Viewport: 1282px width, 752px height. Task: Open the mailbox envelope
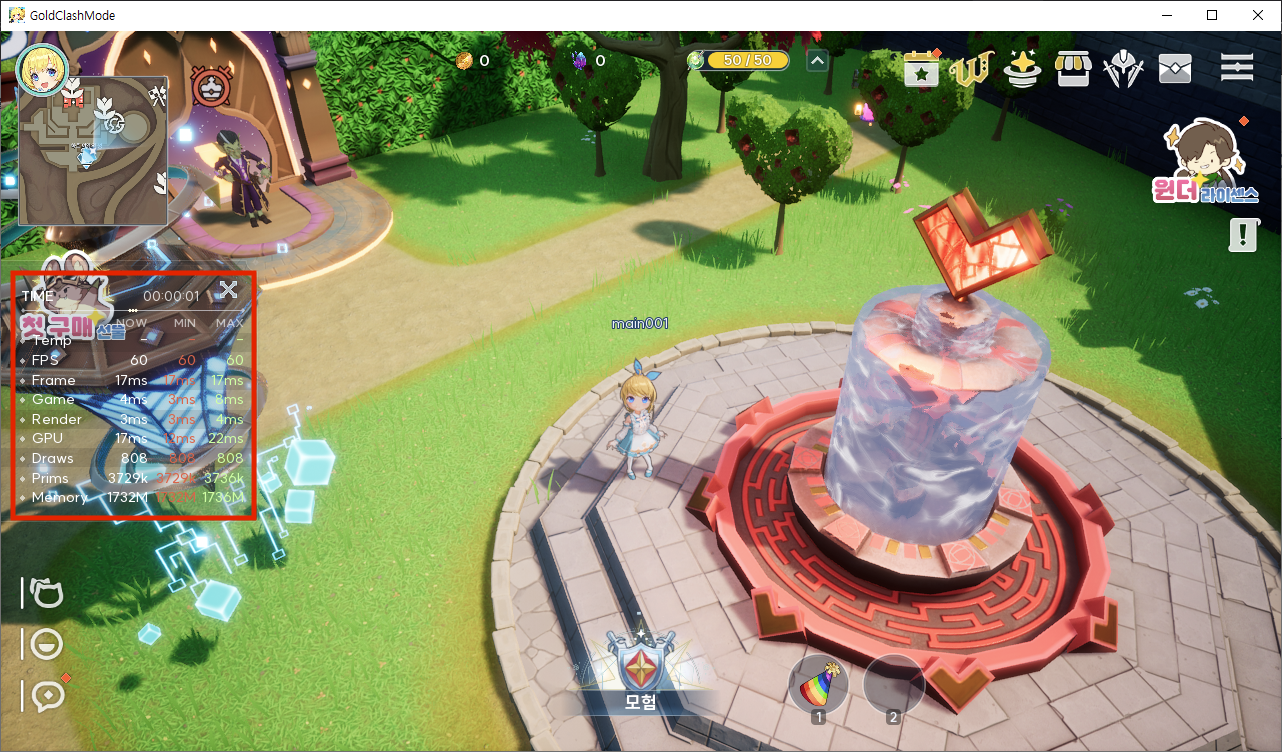(x=1174, y=69)
